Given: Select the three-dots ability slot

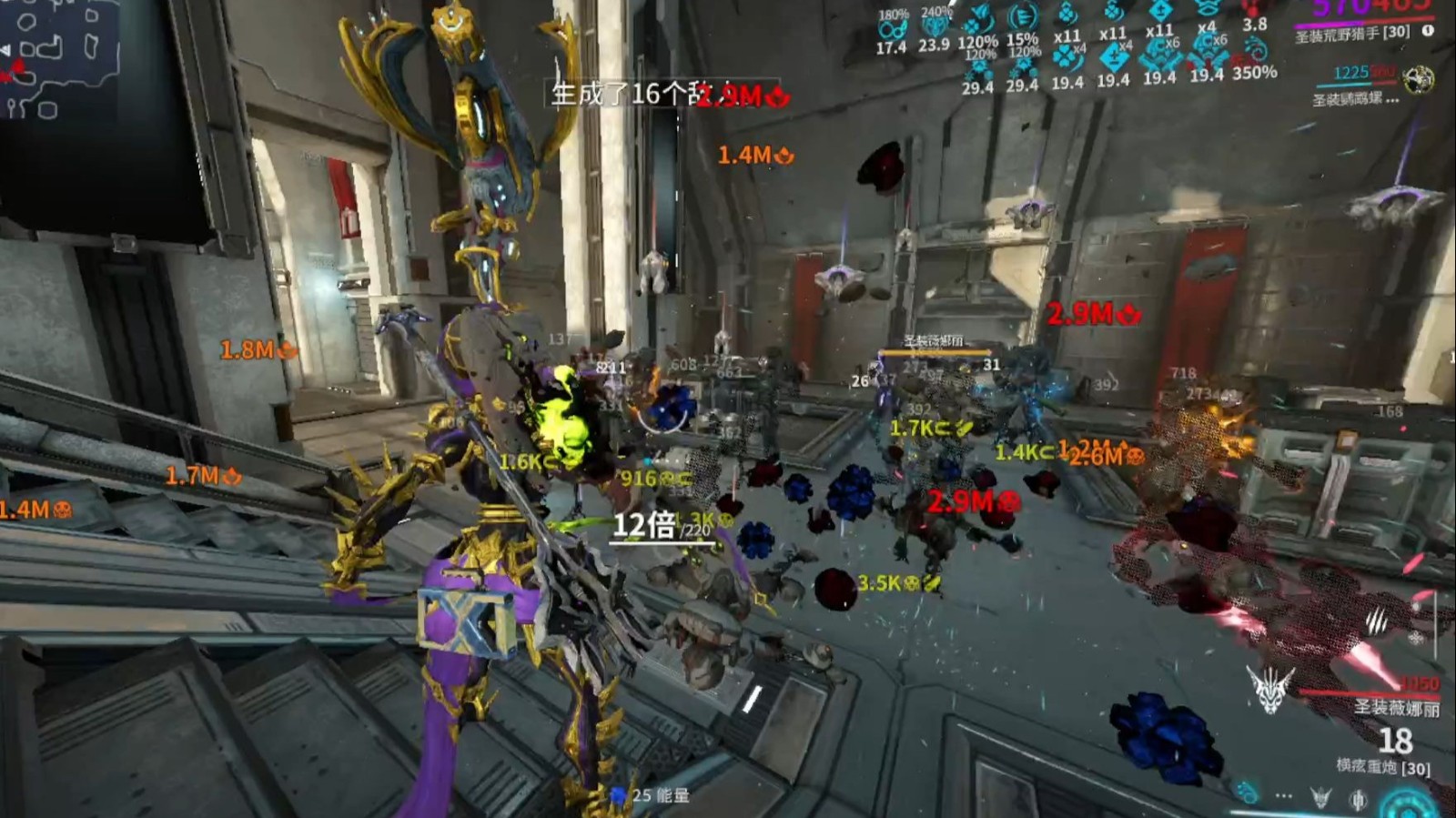Looking at the screenshot, I should click(1284, 795).
